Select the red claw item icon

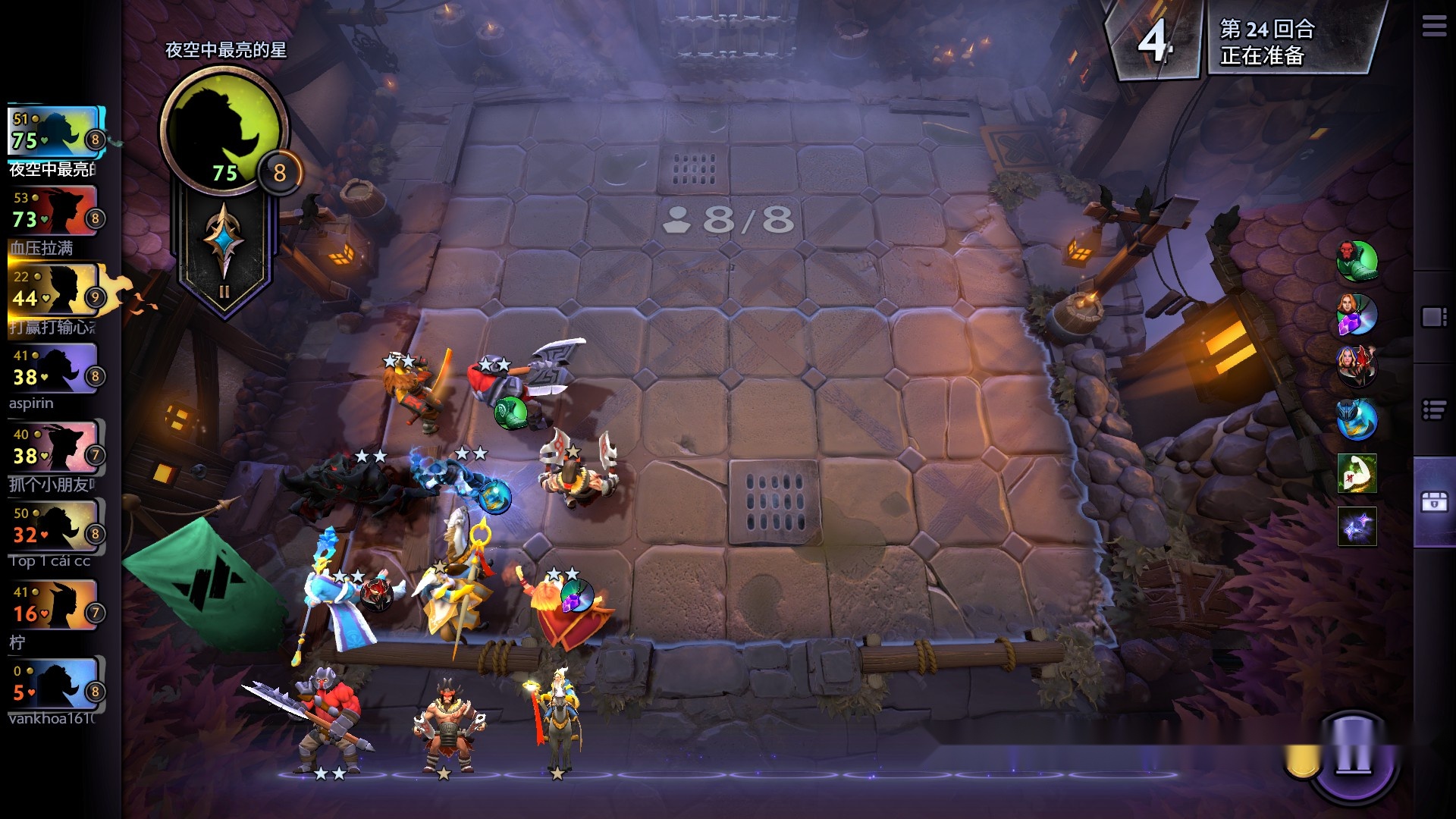point(1357,366)
